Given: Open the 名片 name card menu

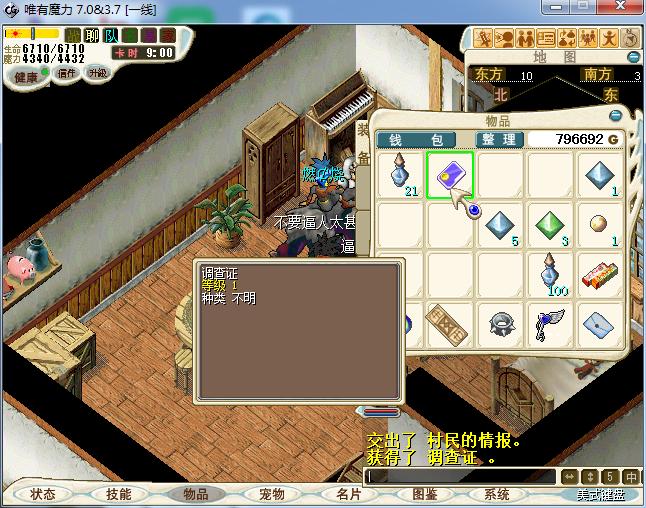Looking at the screenshot, I should [348, 494].
